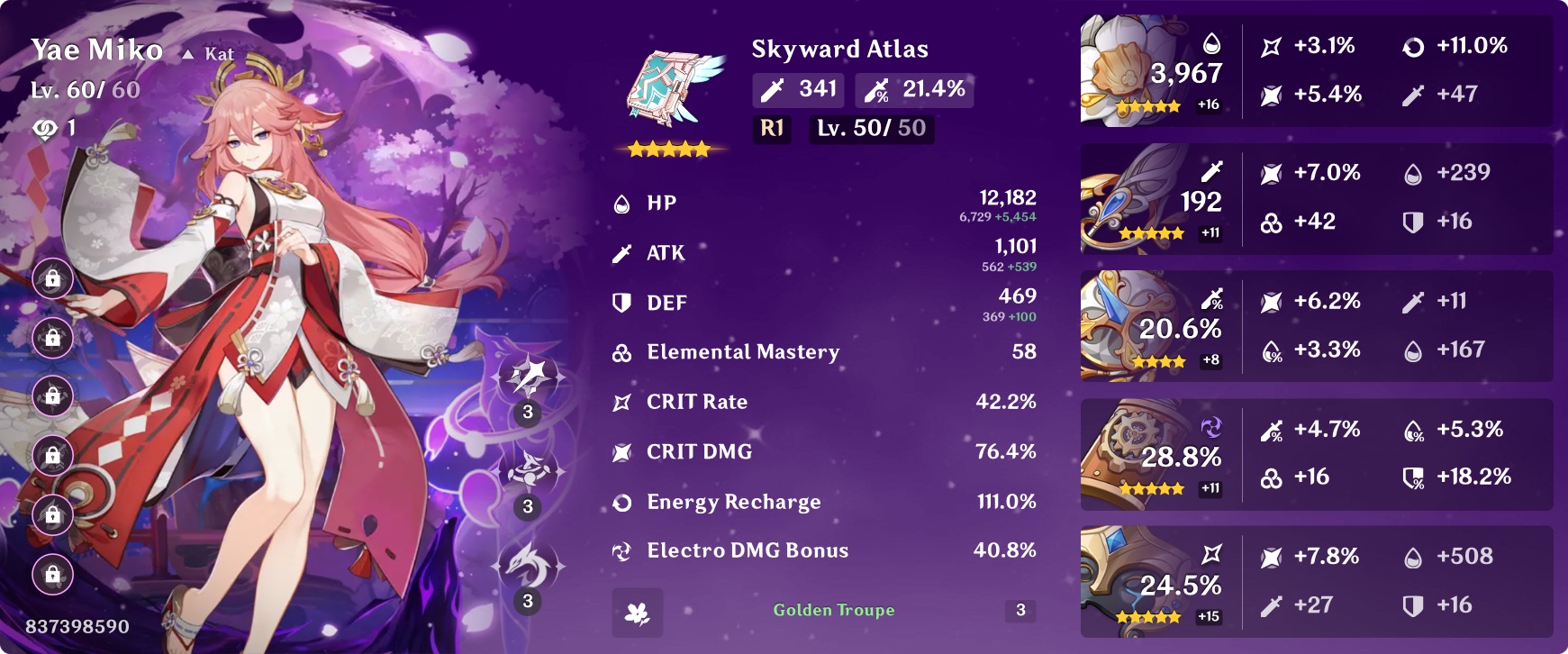This screenshot has width=1568, height=654.
Task: Open the R1 refinement badge
Action: click(x=770, y=130)
